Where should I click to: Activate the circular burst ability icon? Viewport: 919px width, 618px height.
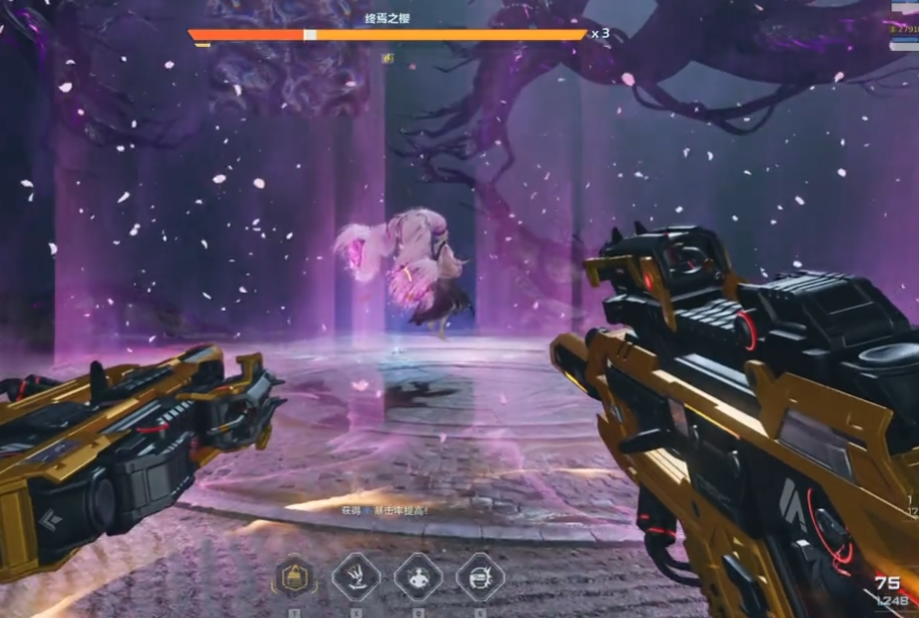click(x=480, y=577)
